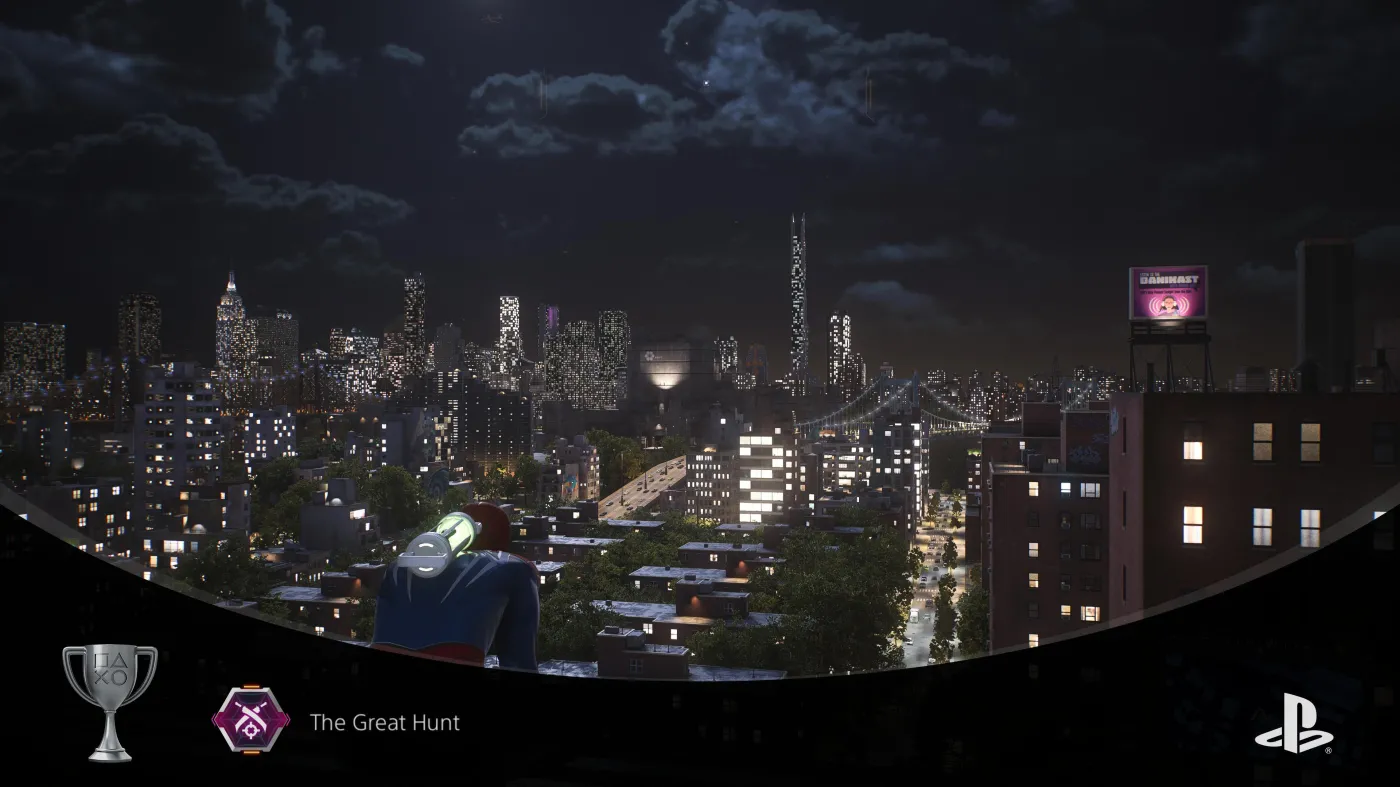The width and height of the screenshot is (1400, 787).
Task: Toggle the orange accent bar below the trophy badge
Action: pos(252,752)
